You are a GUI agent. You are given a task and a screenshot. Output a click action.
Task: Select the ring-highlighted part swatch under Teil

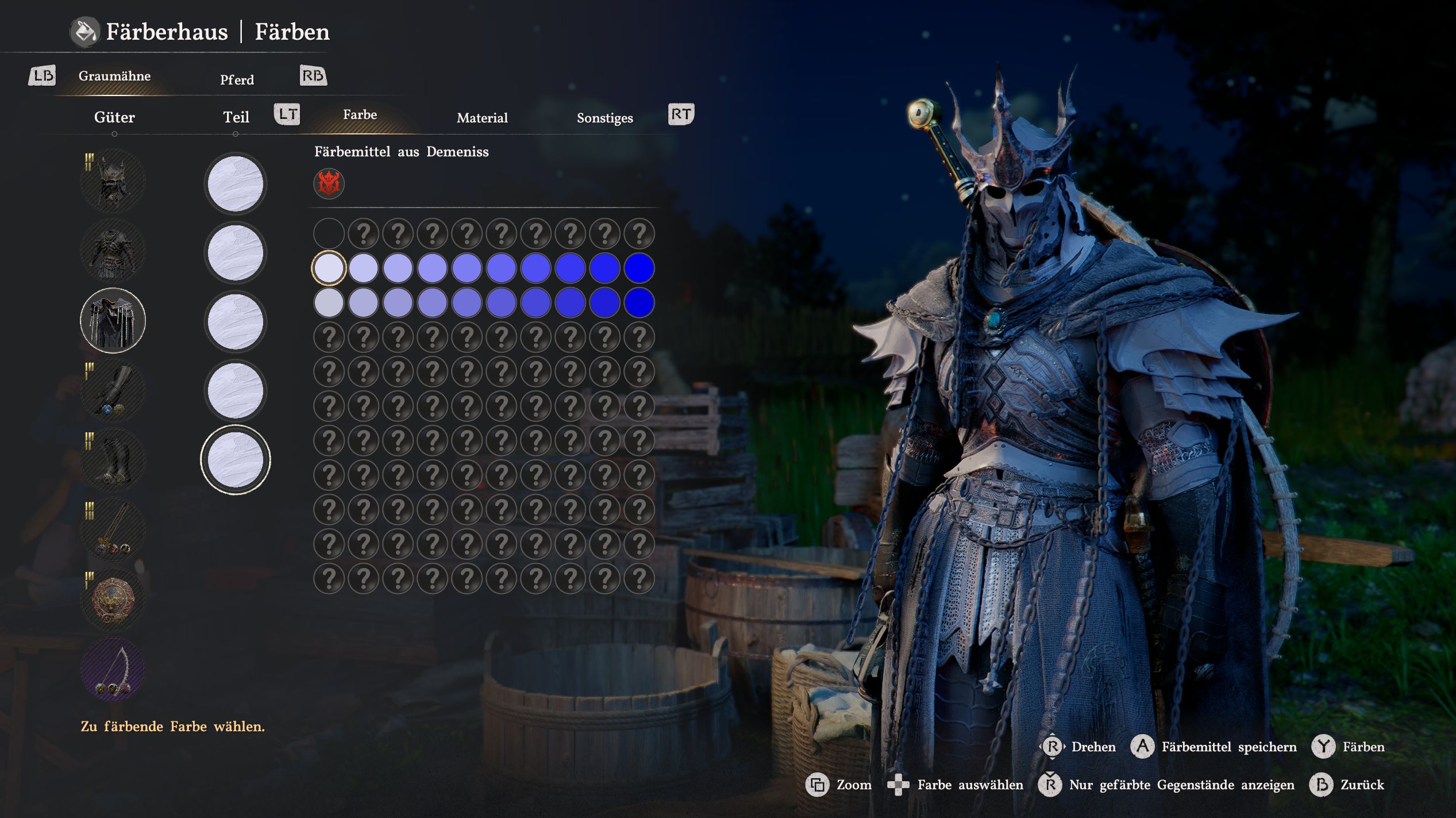click(x=236, y=460)
